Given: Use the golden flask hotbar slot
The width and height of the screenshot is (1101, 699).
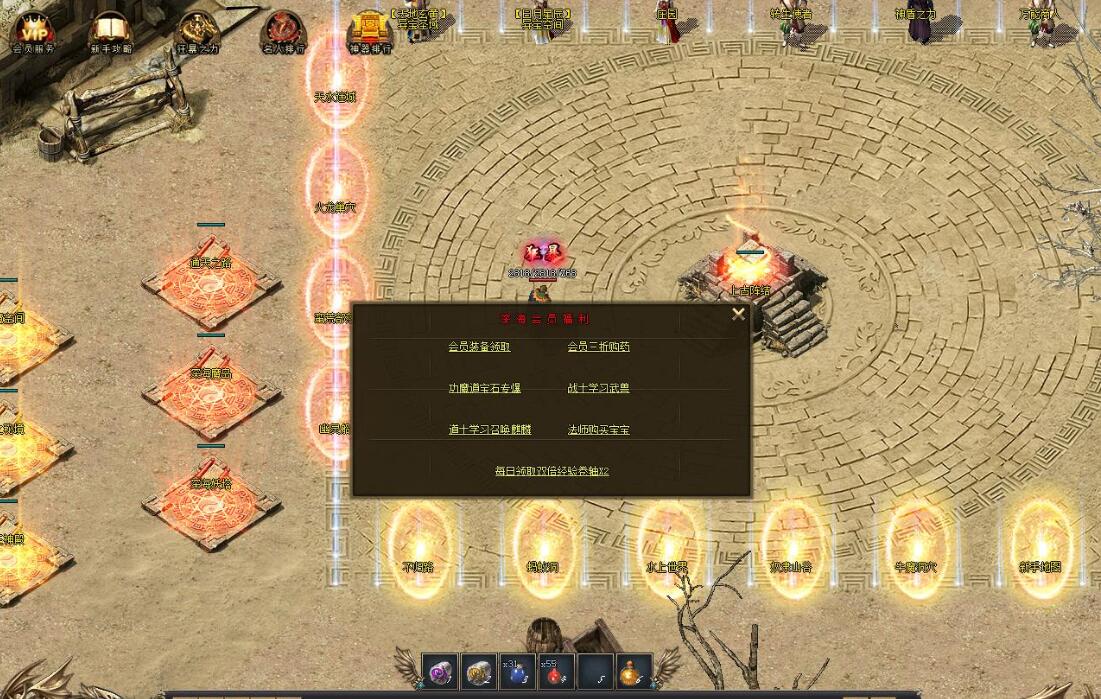Looking at the screenshot, I should click(x=634, y=671).
